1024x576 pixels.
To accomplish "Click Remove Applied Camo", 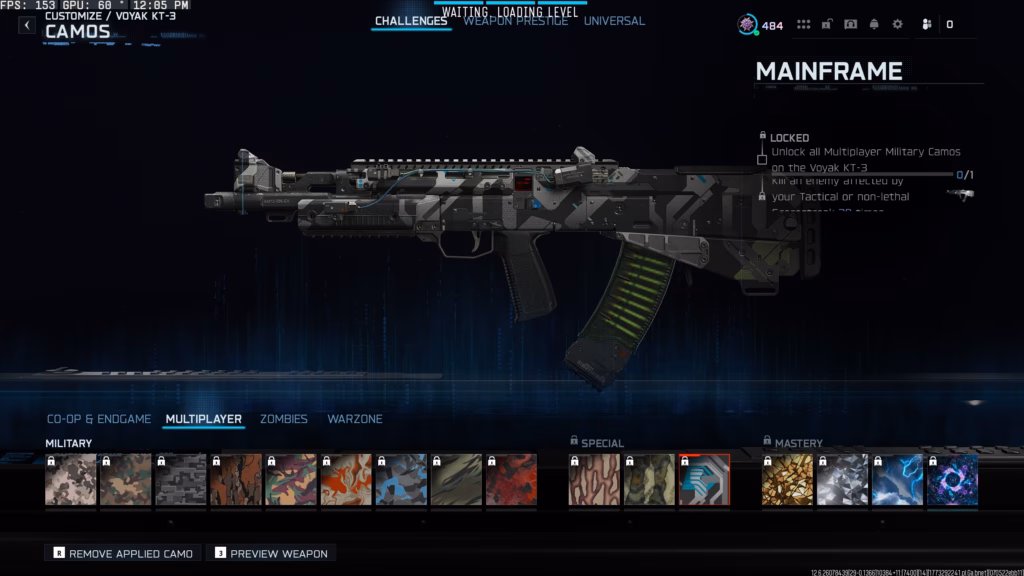I will click(x=123, y=553).
